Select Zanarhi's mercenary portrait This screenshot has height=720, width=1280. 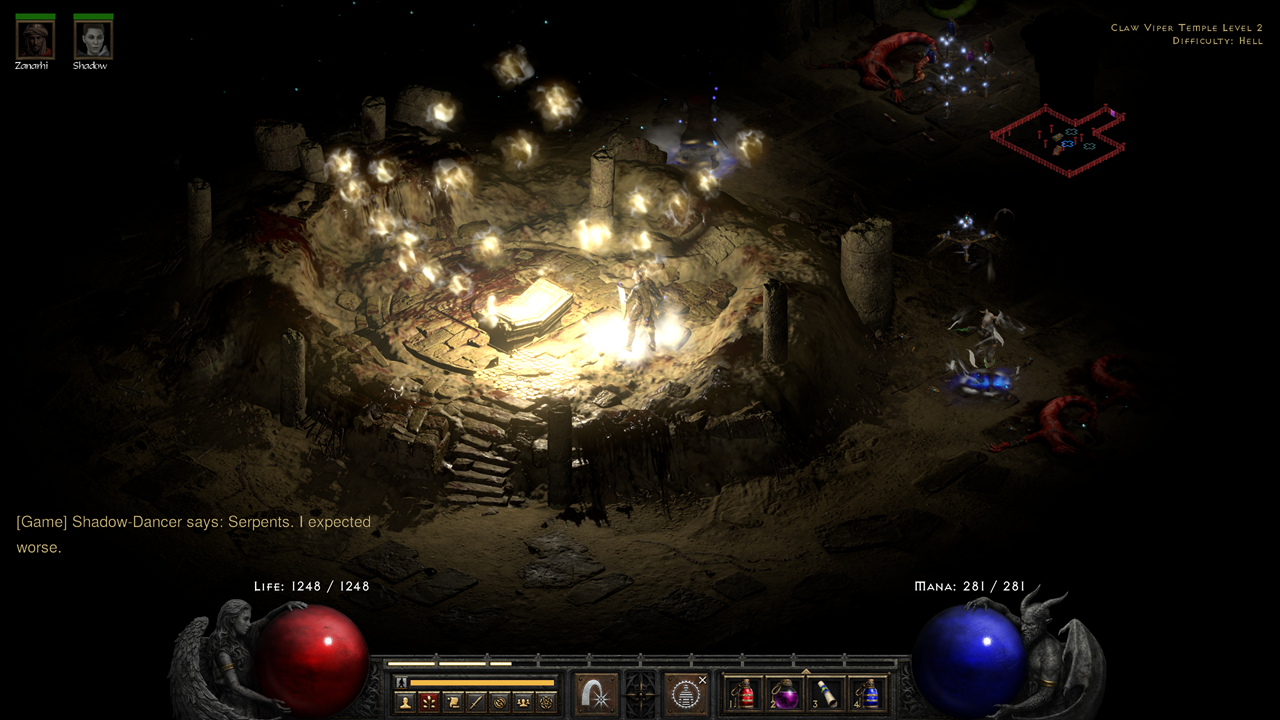click(35, 39)
